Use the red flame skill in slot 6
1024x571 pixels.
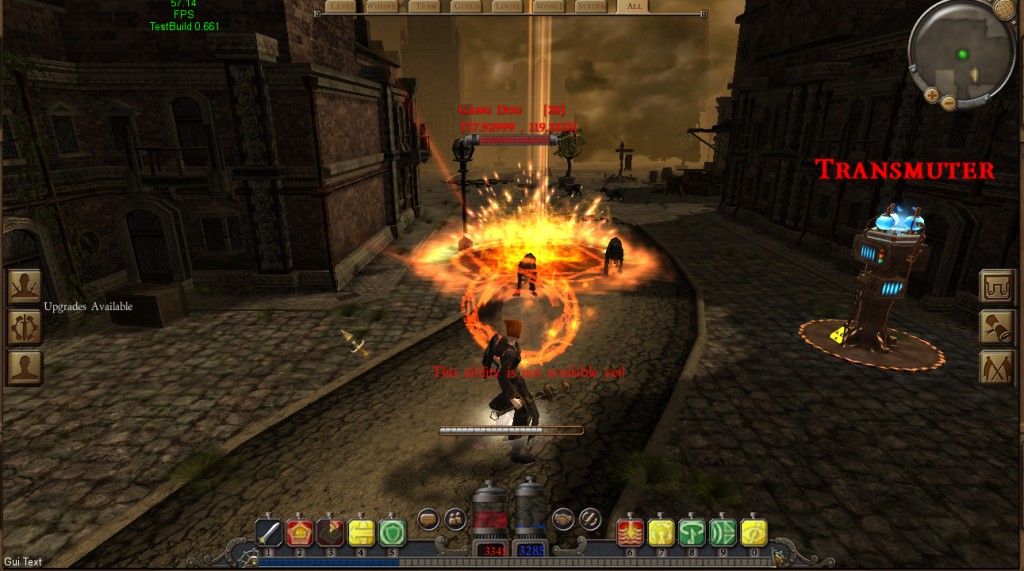click(631, 531)
